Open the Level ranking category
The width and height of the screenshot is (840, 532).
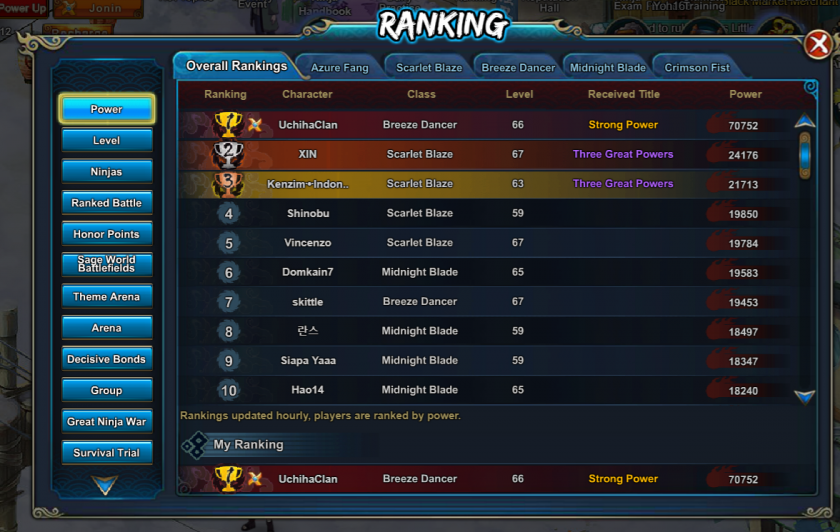107,141
